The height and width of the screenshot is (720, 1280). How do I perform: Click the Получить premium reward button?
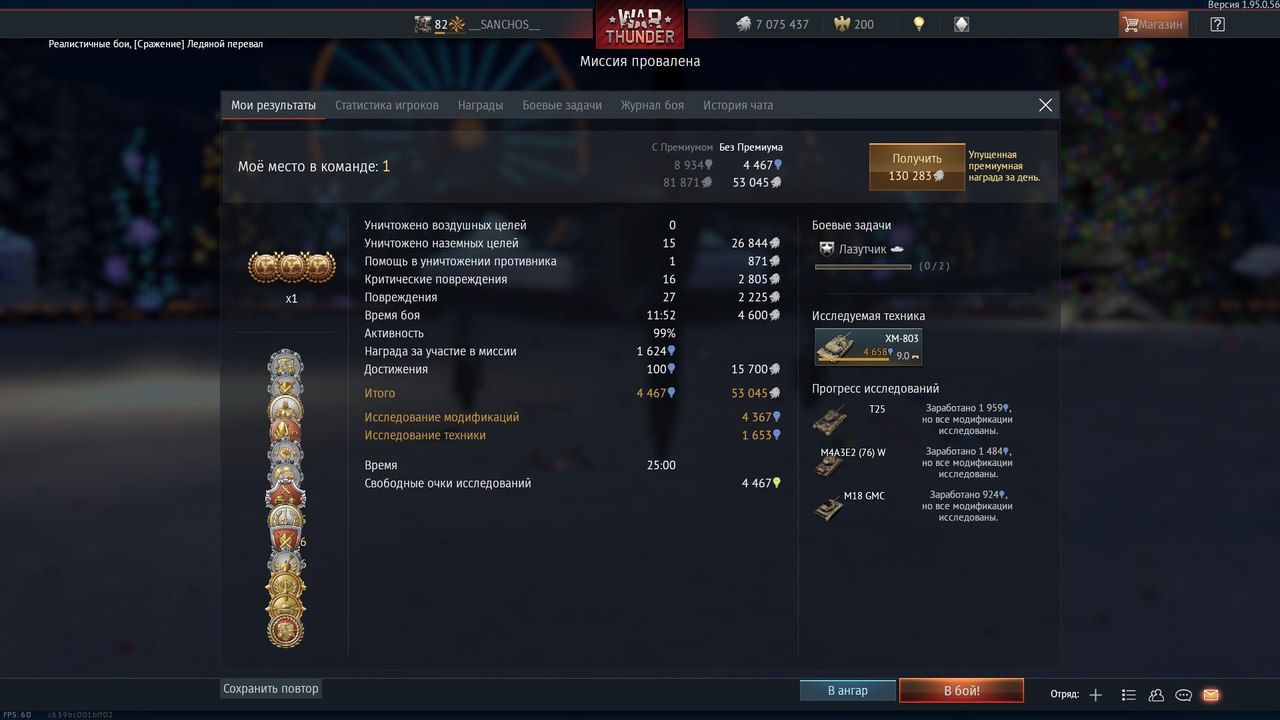pyautogui.click(x=916, y=167)
